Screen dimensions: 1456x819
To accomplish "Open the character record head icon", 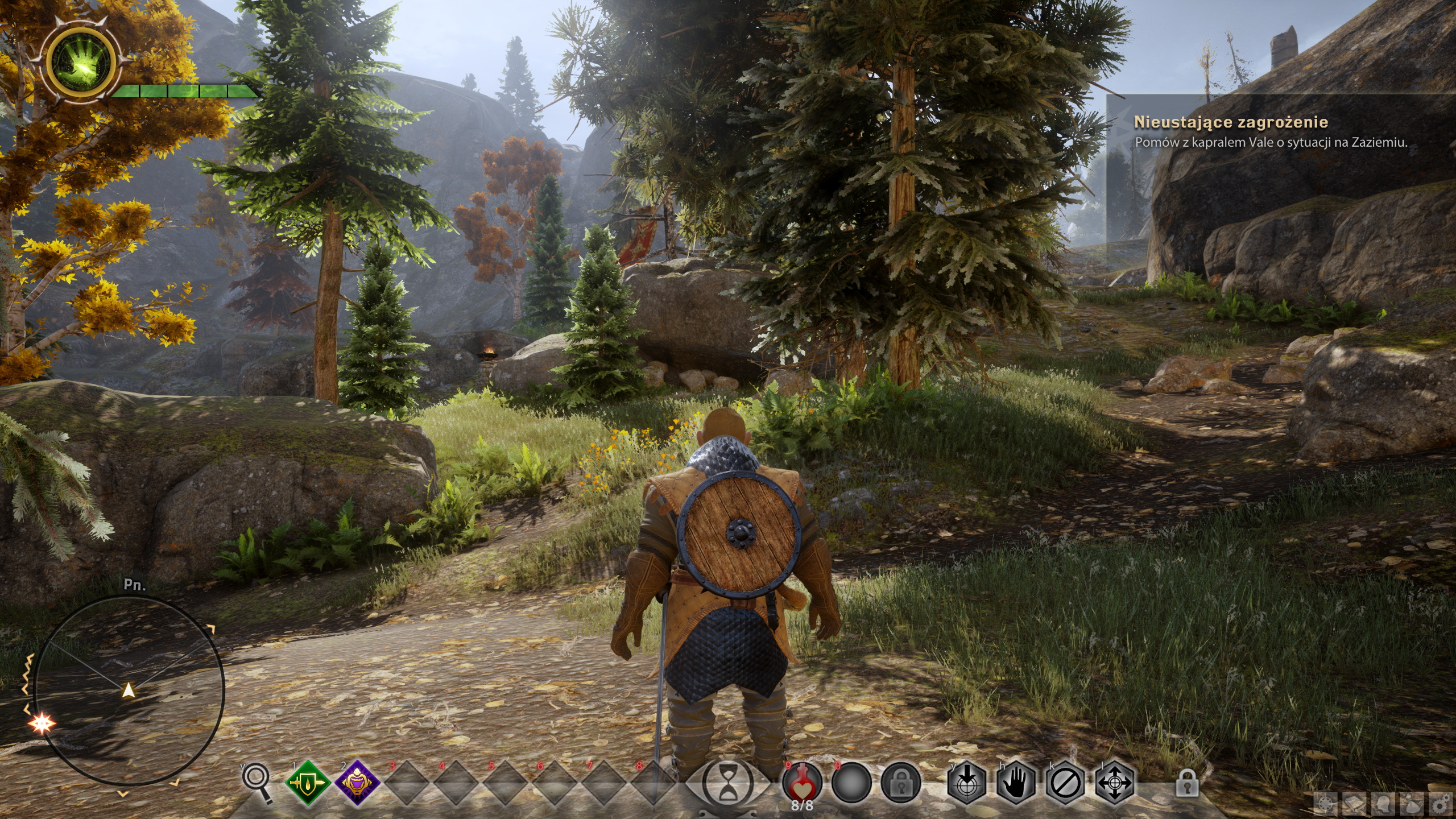I will (x=1383, y=805).
